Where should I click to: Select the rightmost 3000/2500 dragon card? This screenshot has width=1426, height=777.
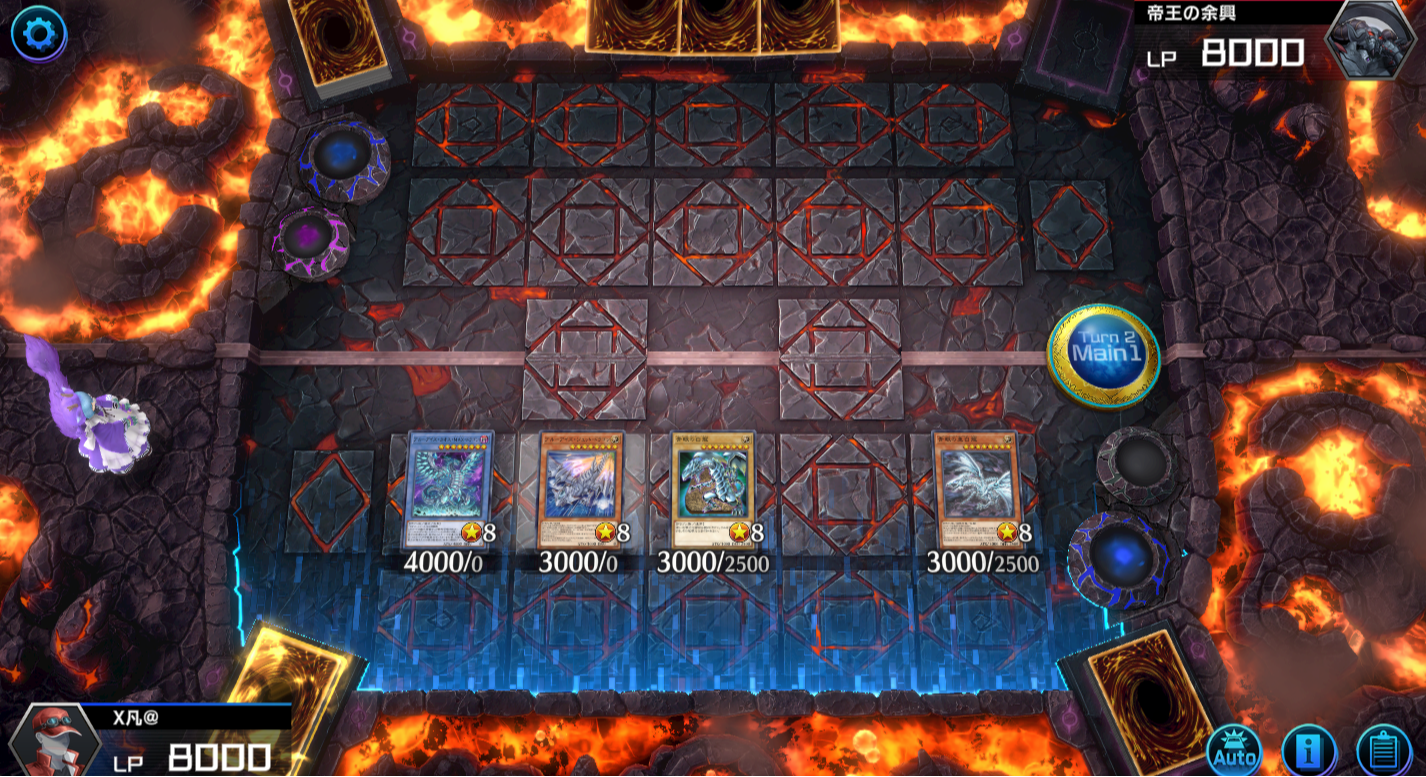pos(977,490)
